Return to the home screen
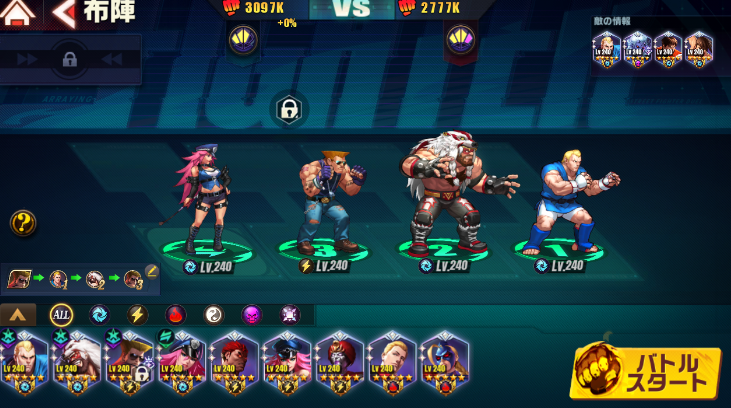 (x=20, y=13)
